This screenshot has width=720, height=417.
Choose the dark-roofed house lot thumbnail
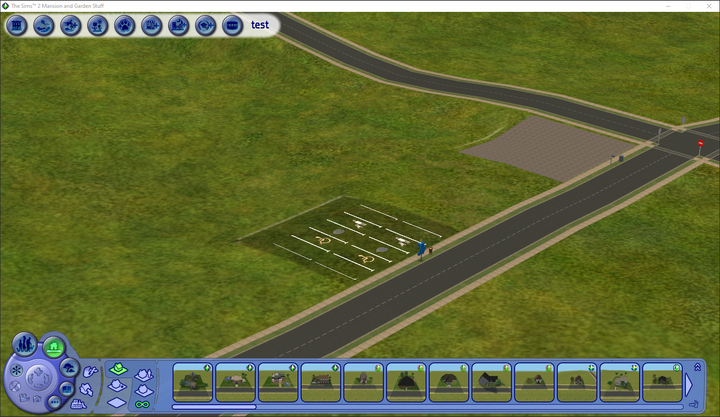(x=490, y=381)
